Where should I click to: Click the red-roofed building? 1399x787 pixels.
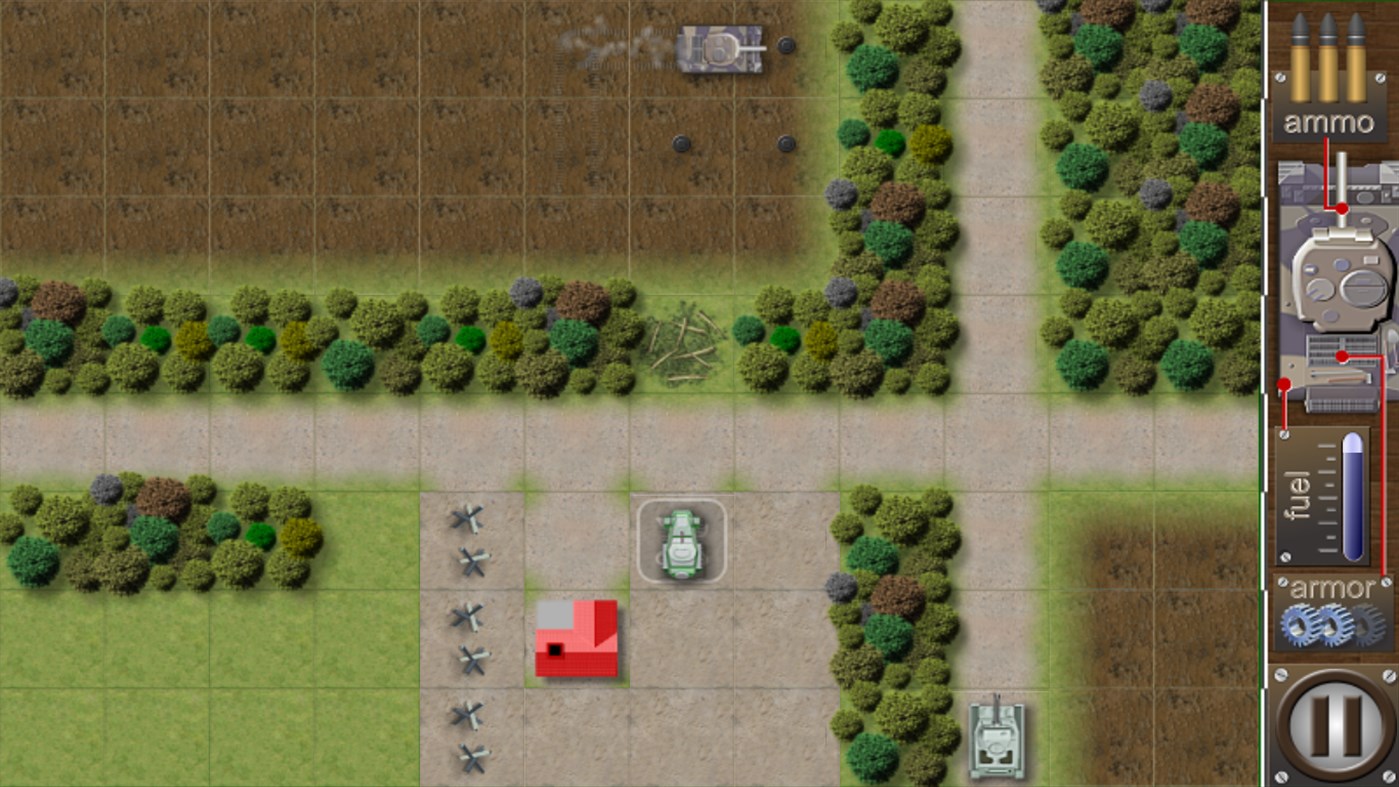[x=577, y=640]
